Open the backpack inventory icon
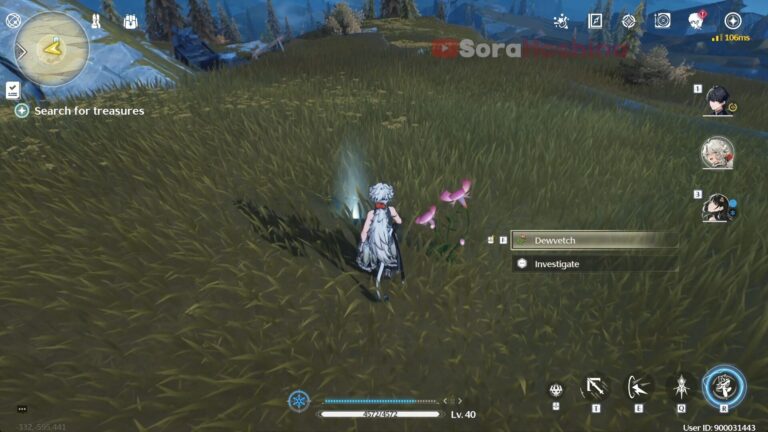 coord(130,21)
